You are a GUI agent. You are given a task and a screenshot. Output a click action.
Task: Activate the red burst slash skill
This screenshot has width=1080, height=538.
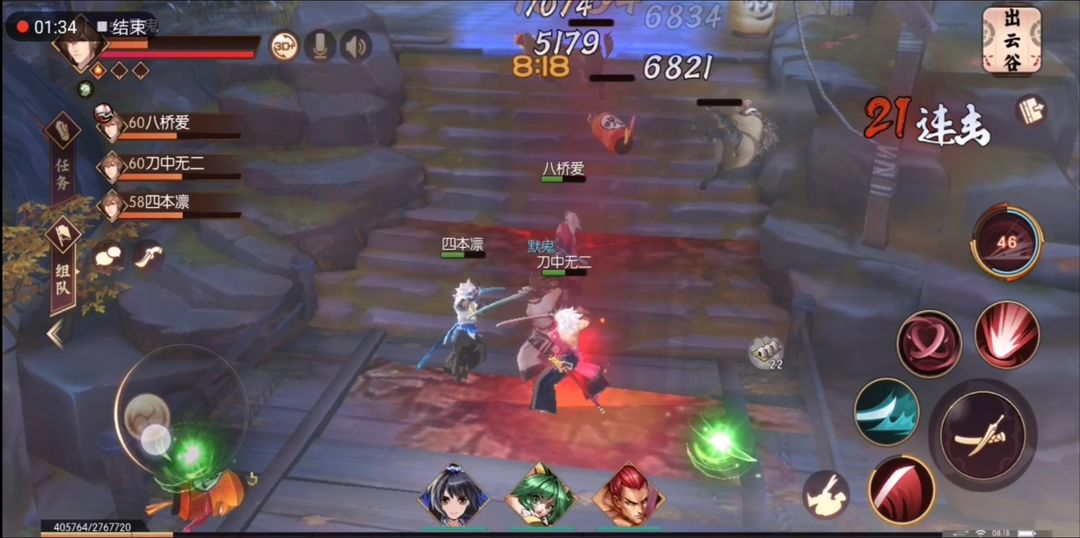[1006, 335]
